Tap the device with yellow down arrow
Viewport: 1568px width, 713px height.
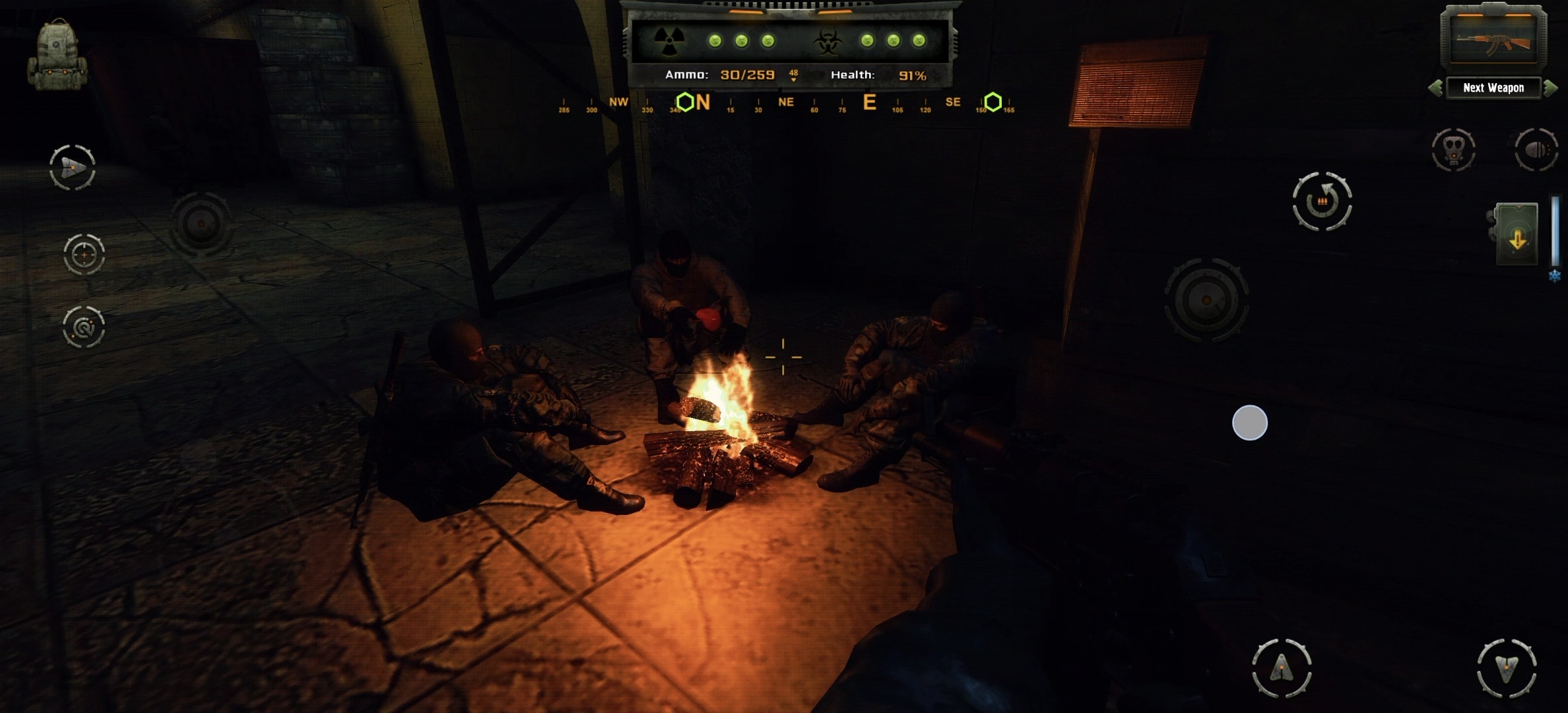point(1517,235)
